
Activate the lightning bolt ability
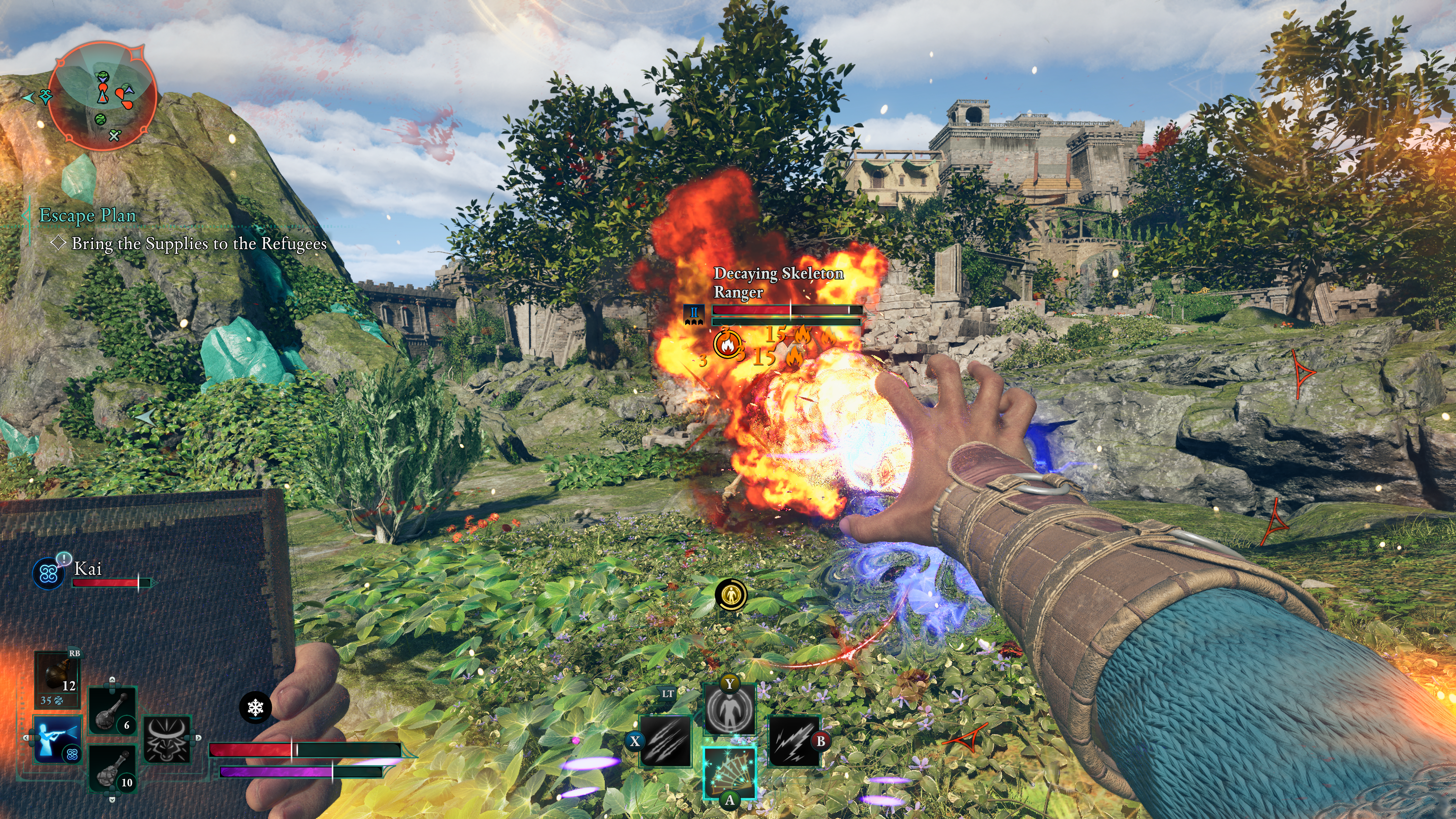coord(794,741)
